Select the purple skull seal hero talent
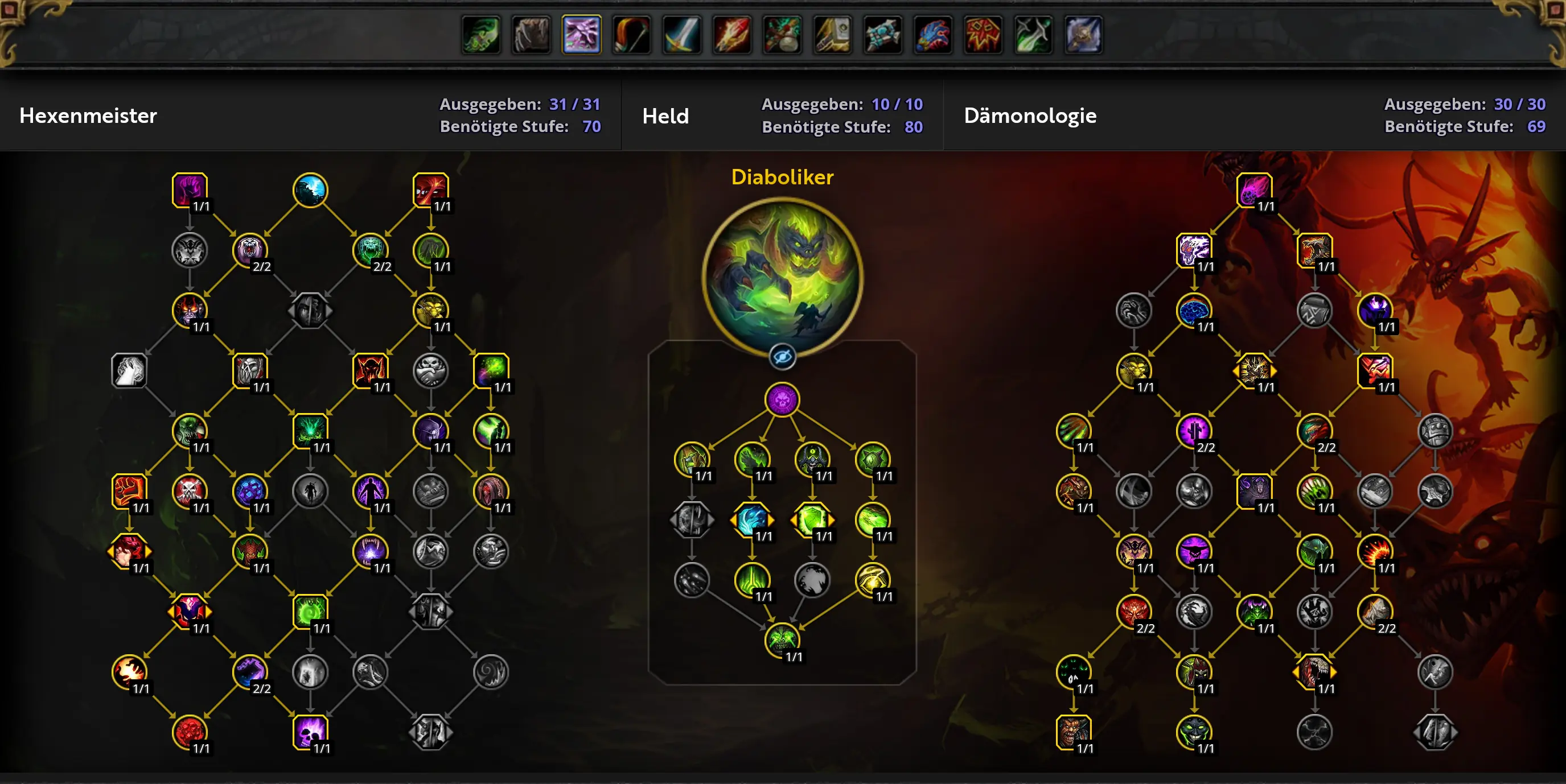The width and height of the screenshot is (1566, 784). pyautogui.click(x=782, y=399)
